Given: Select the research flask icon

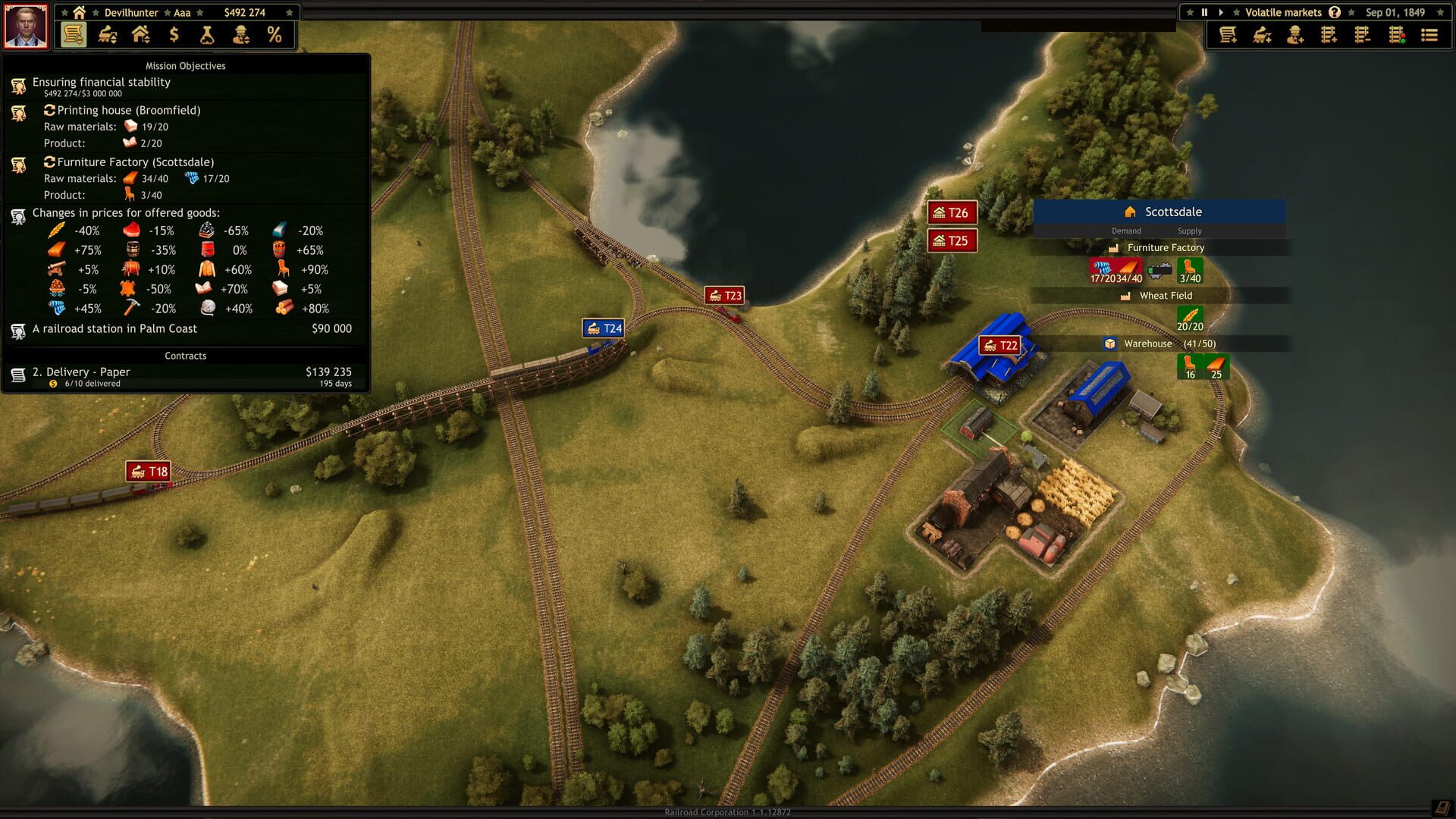Looking at the screenshot, I should 206,35.
